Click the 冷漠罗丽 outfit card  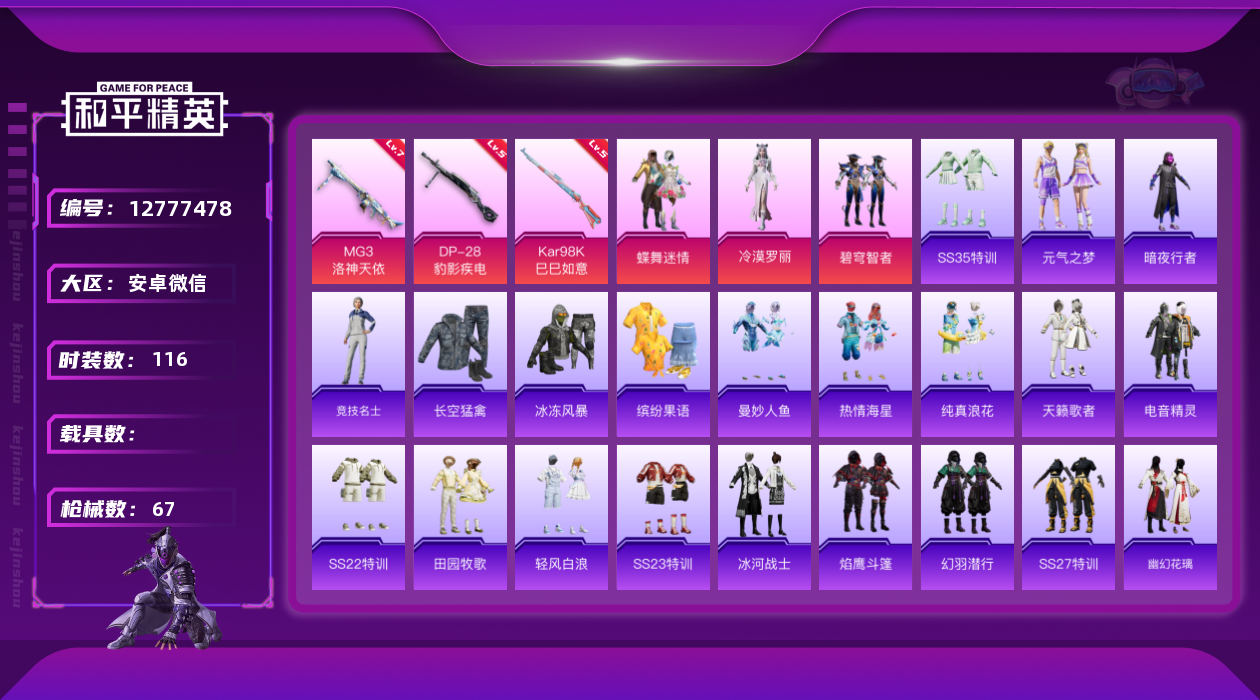coord(764,210)
